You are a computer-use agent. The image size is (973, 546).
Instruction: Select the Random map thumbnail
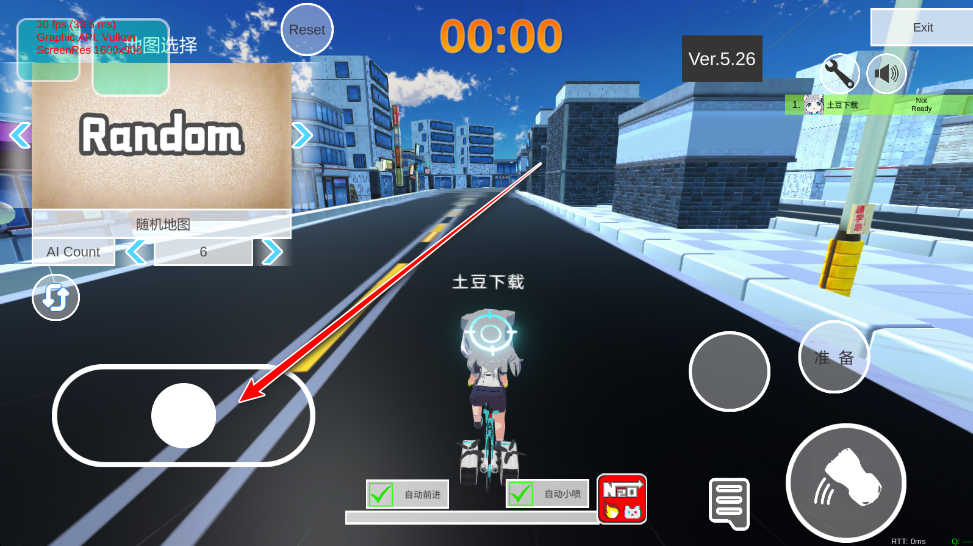point(162,136)
